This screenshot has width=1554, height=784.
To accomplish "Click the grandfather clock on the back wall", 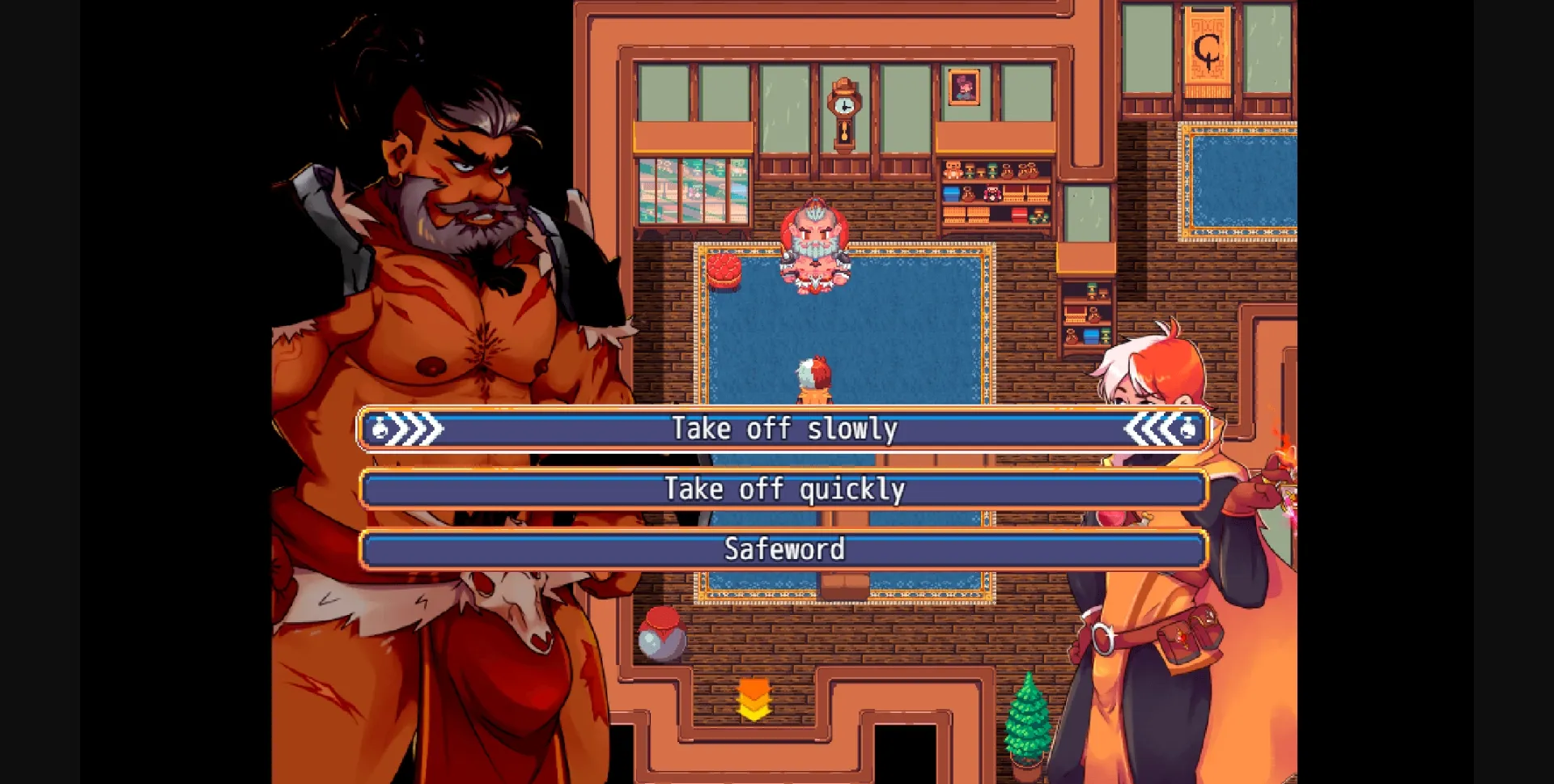I will tap(843, 113).
